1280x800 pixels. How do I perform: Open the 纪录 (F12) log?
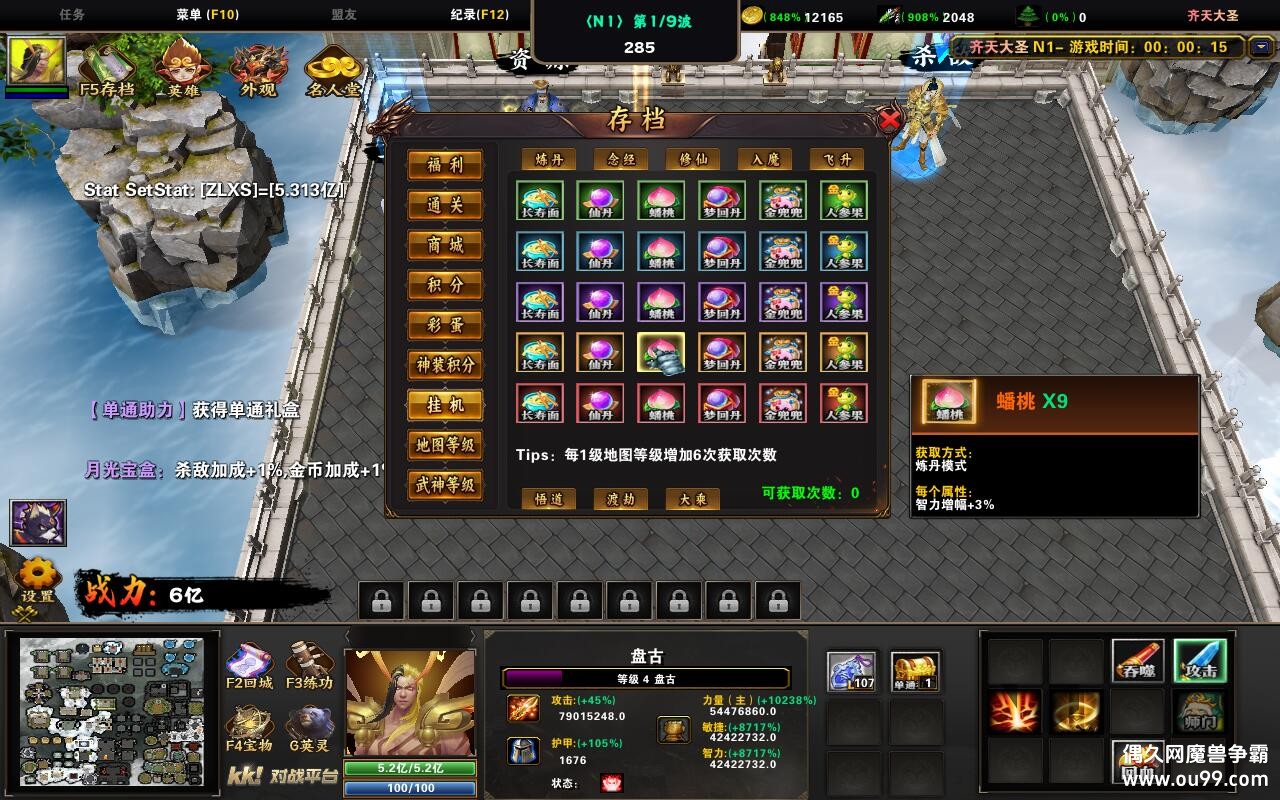point(479,15)
